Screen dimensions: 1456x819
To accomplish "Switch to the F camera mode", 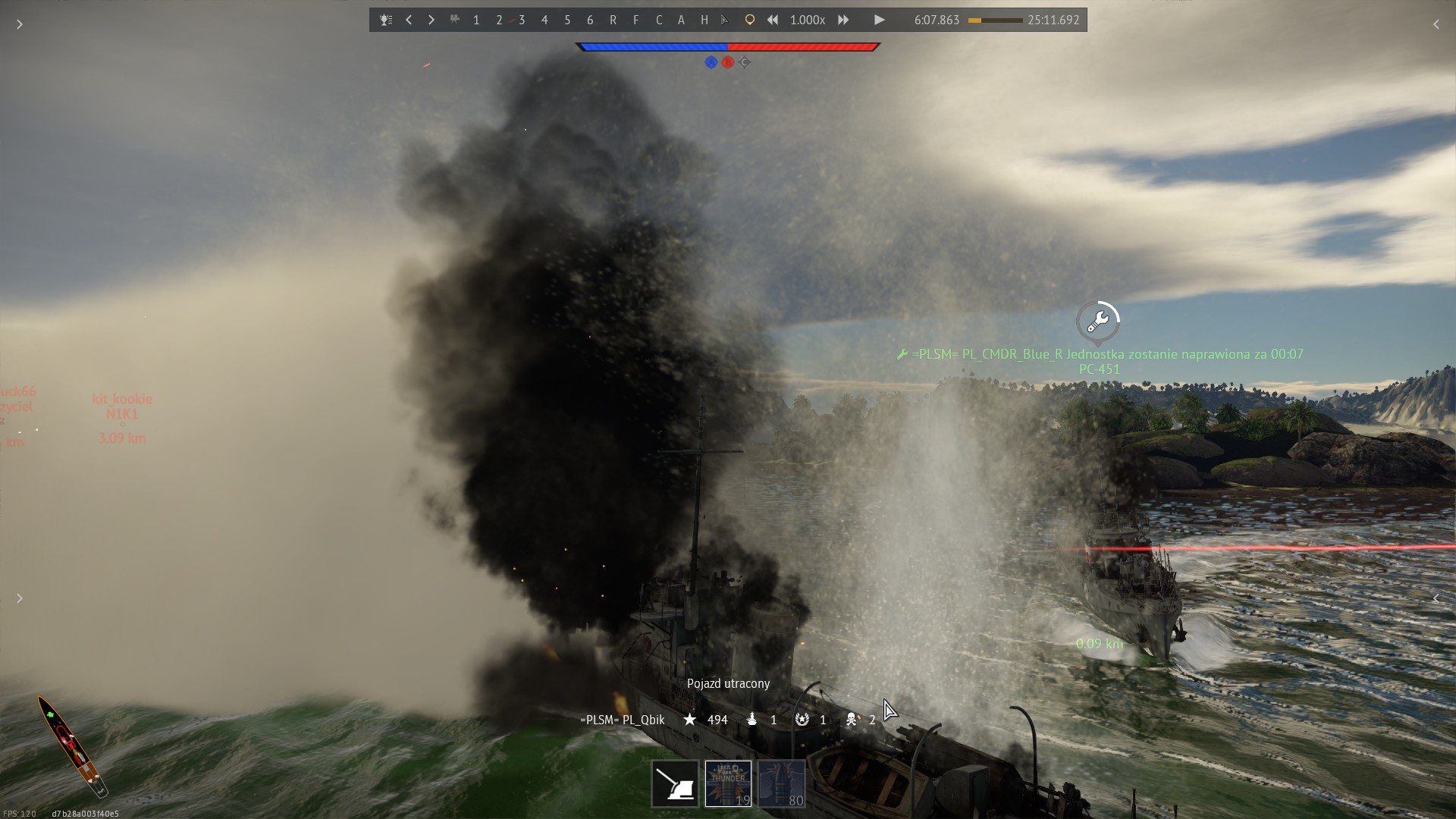I will (x=635, y=20).
